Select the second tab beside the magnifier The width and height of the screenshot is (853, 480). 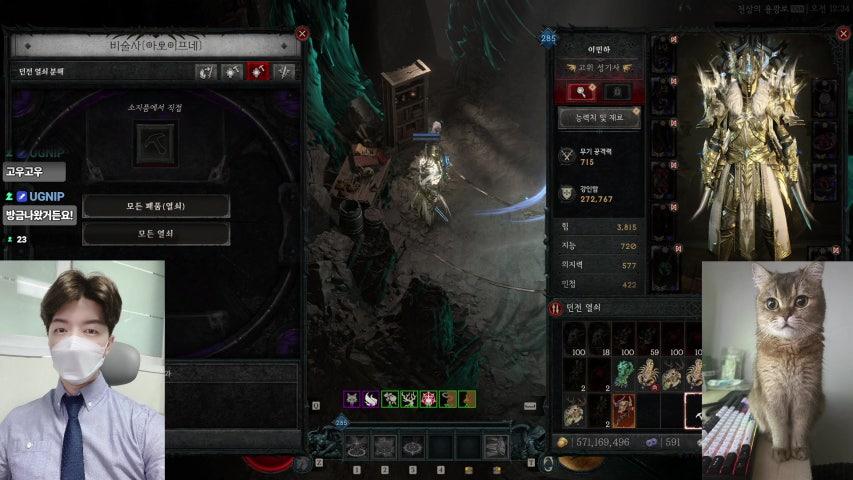click(x=617, y=92)
